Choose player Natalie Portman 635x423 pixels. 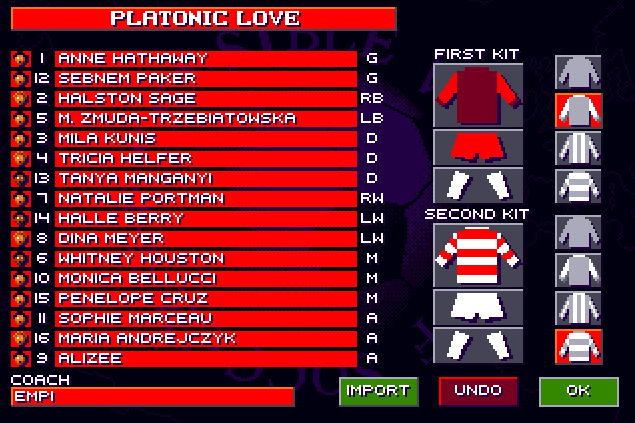tap(205, 199)
